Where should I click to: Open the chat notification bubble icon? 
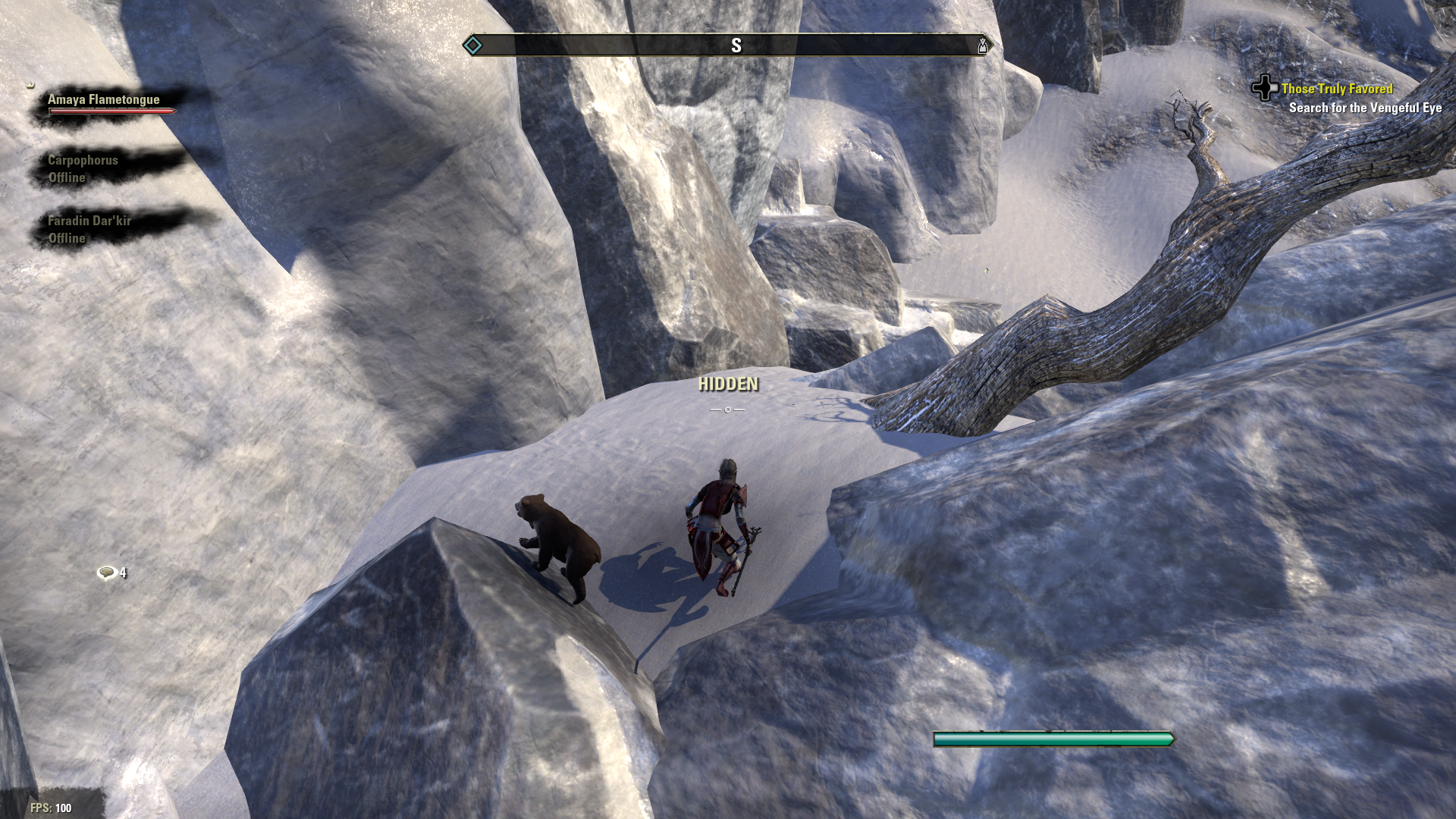[107, 573]
